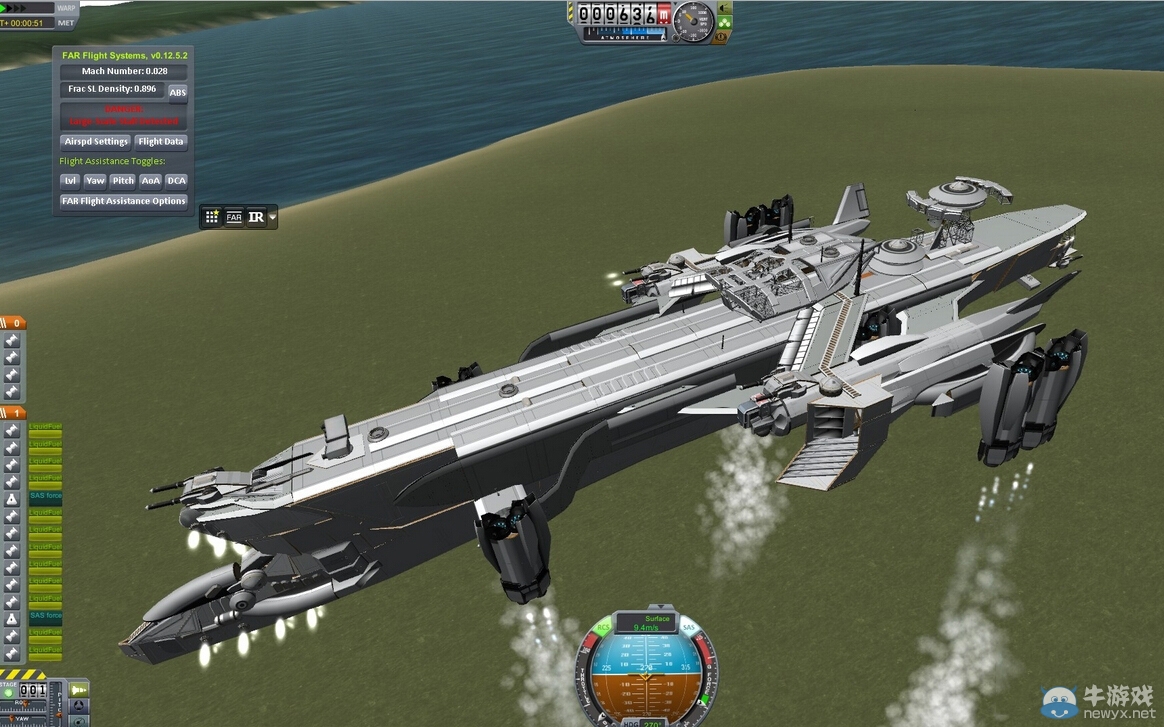Open the Airspd Settings panel

(x=96, y=141)
